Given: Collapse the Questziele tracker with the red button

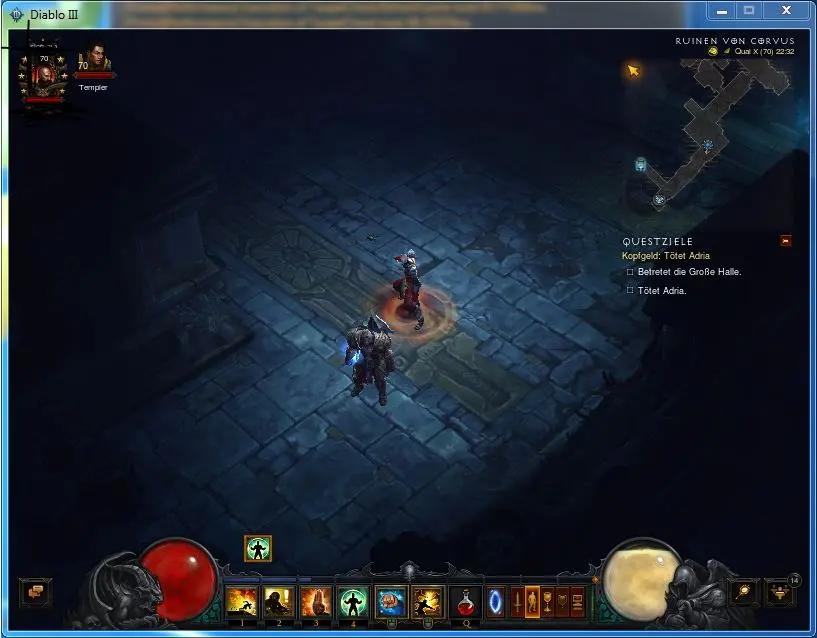Looking at the screenshot, I should (x=786, y=241).
